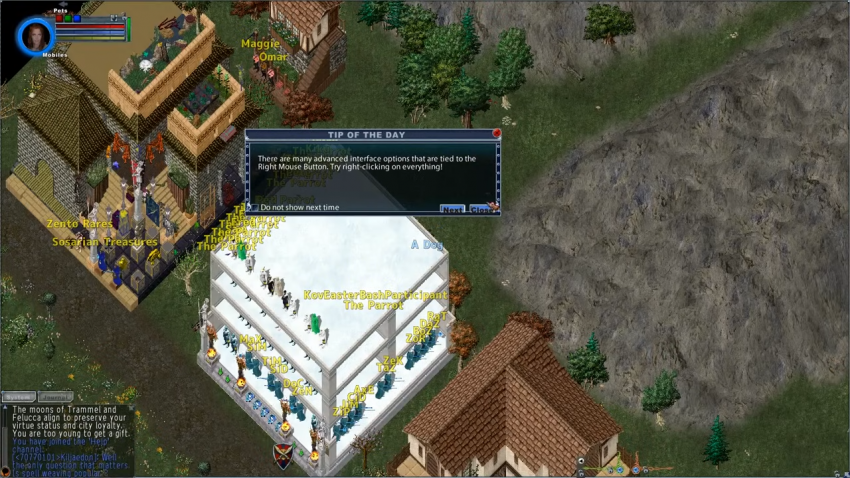The width and height of the screenshot is (850, 478).
Task: Show the next tip
Action: point(452,209)
